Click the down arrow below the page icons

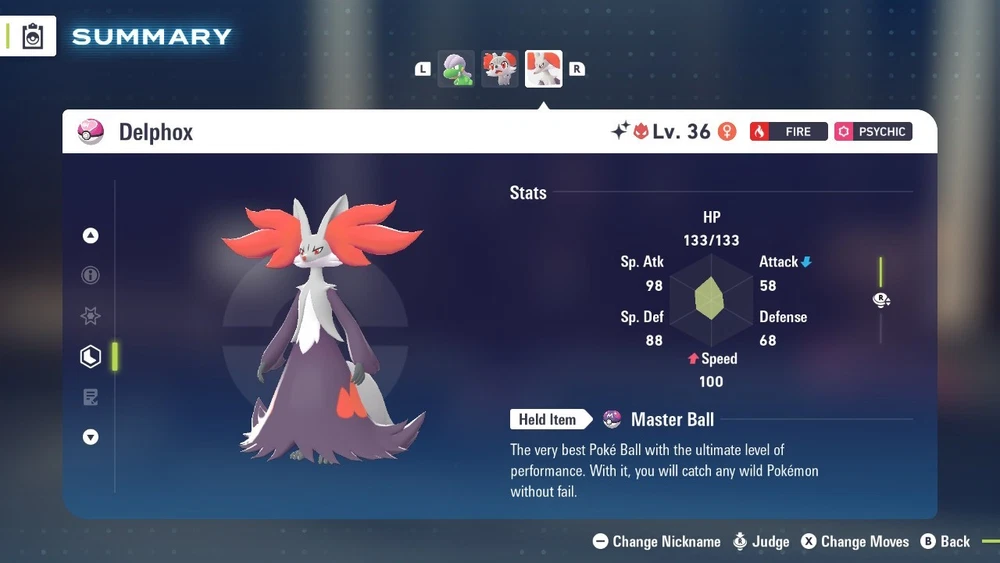click(x=91, y=437)
